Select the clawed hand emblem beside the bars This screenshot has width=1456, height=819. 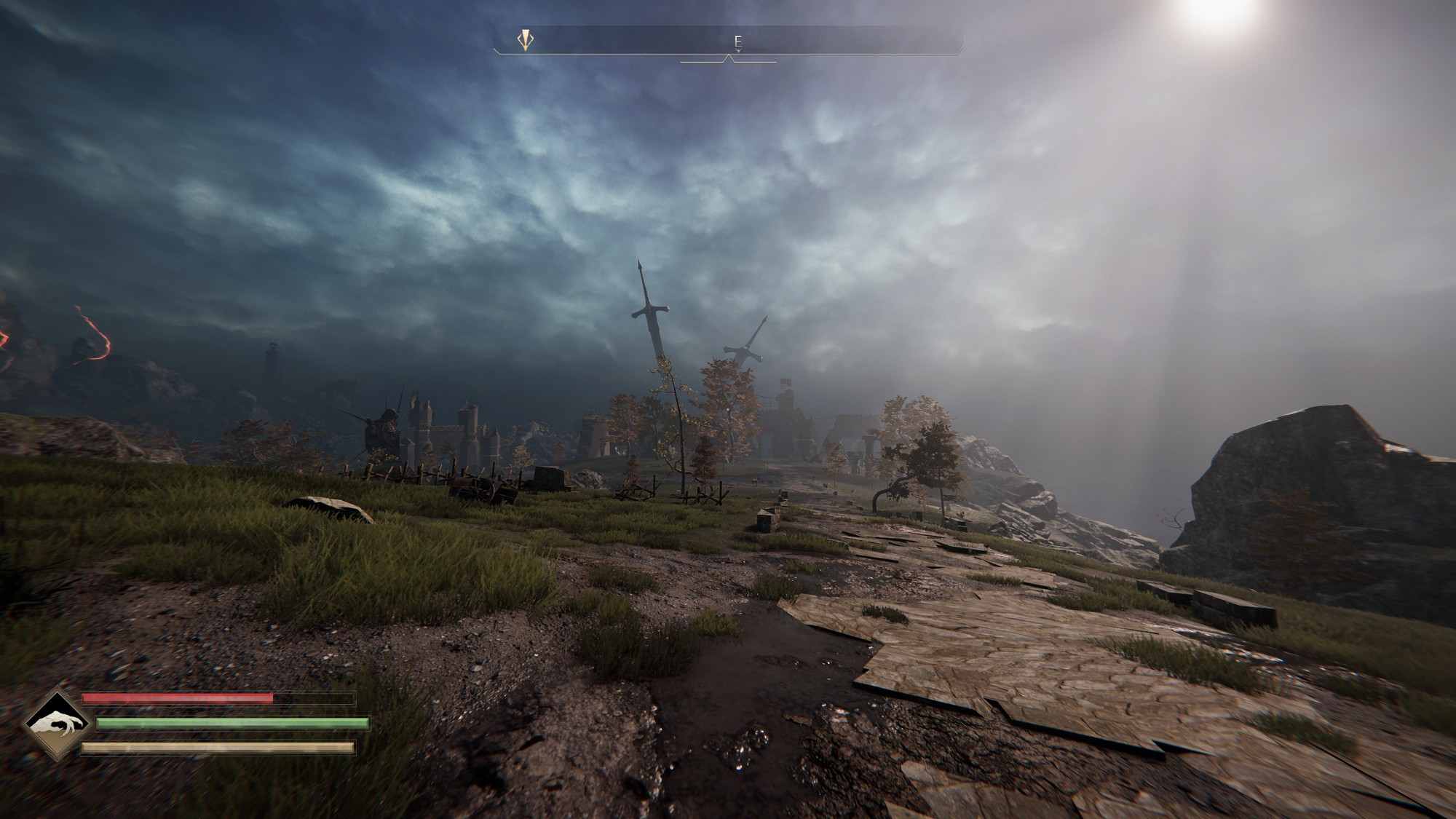56,724
